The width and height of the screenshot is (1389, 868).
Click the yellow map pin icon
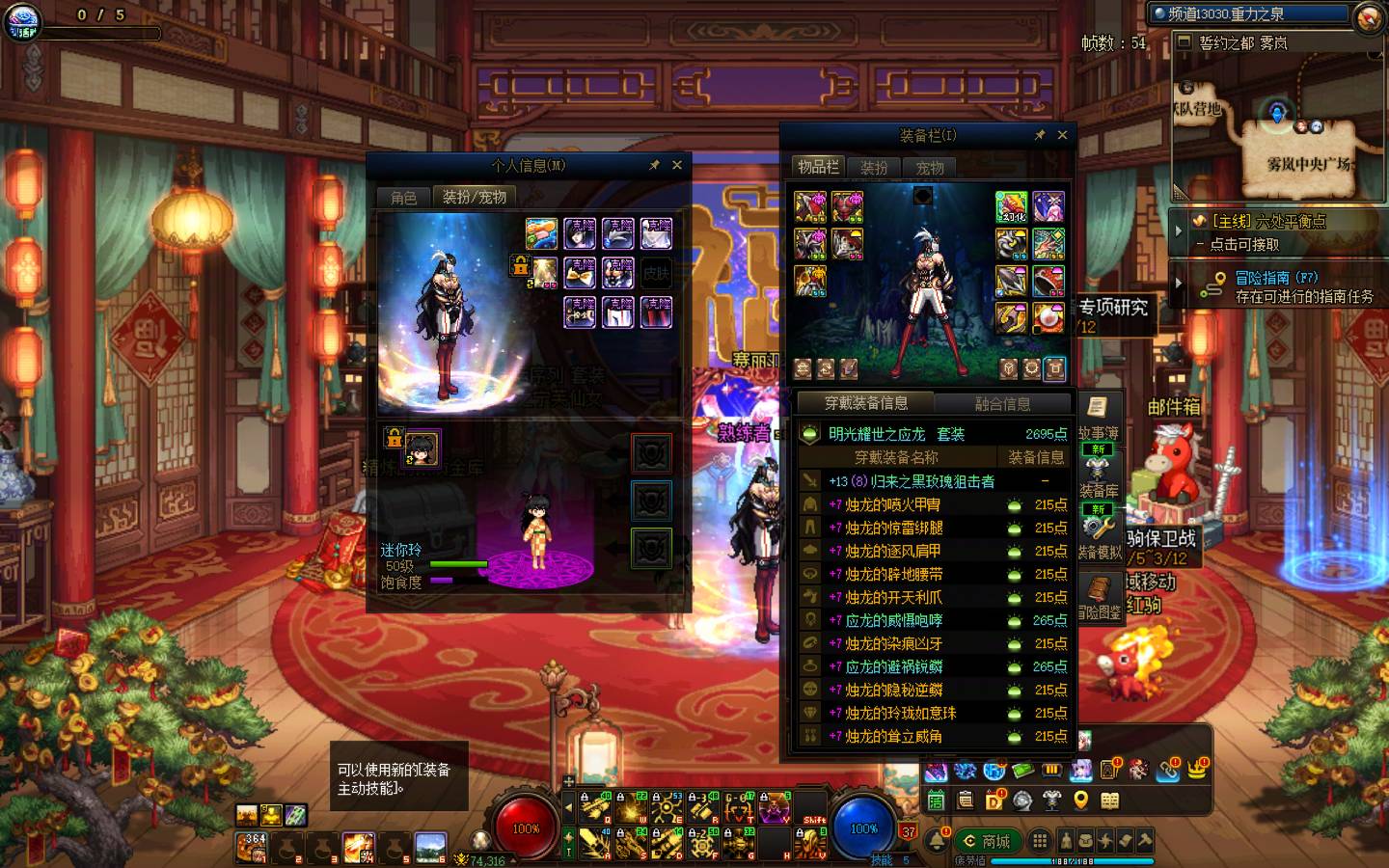[1081, 800]
